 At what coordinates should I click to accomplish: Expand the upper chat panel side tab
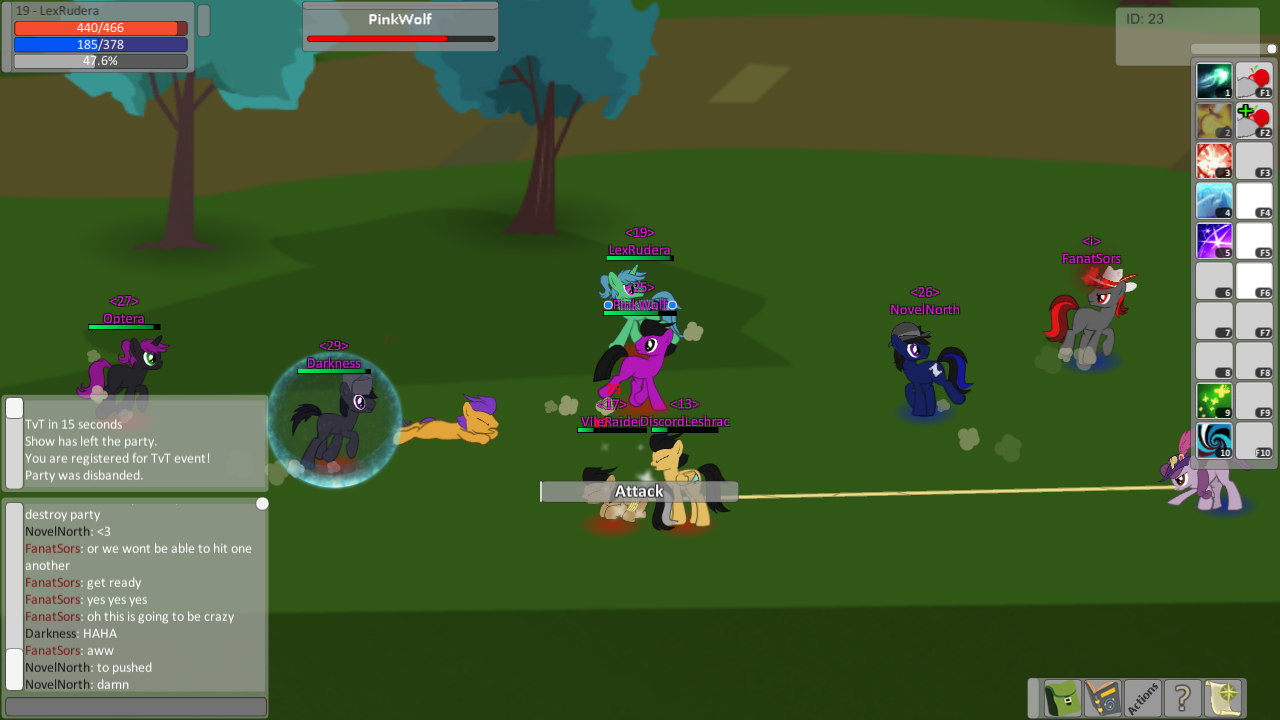pyautogui.click(x=14, y=406)
